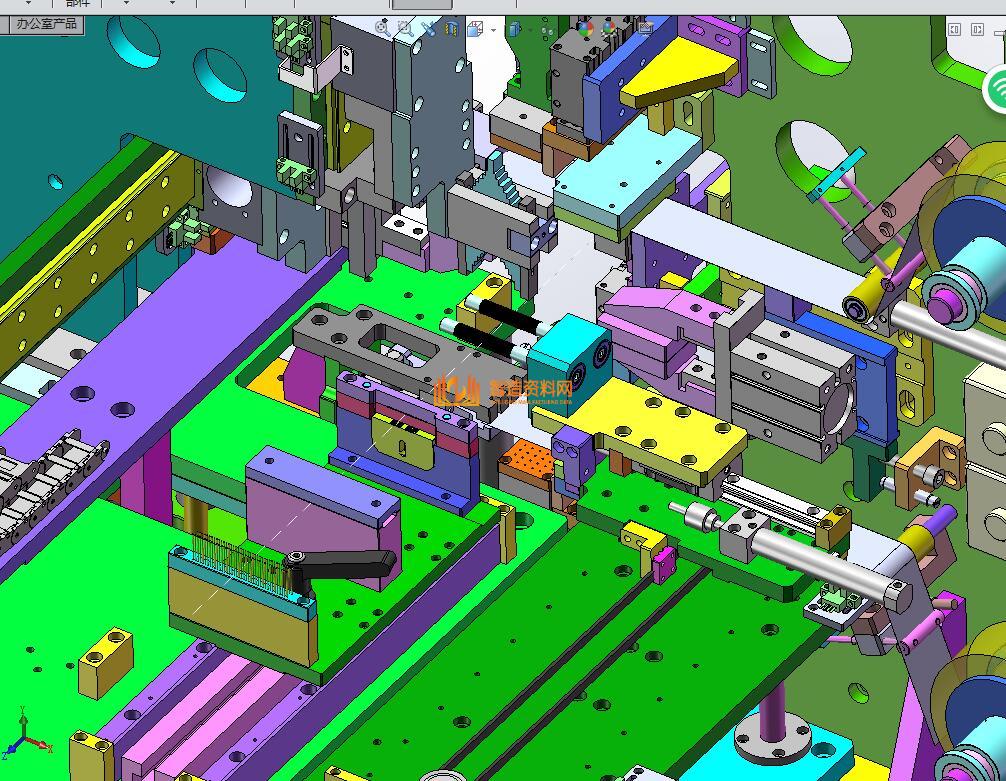Open the green Wi-Fi floating widget
The width and height of the screenshot is (1006, 781).
tap(997, 90)
